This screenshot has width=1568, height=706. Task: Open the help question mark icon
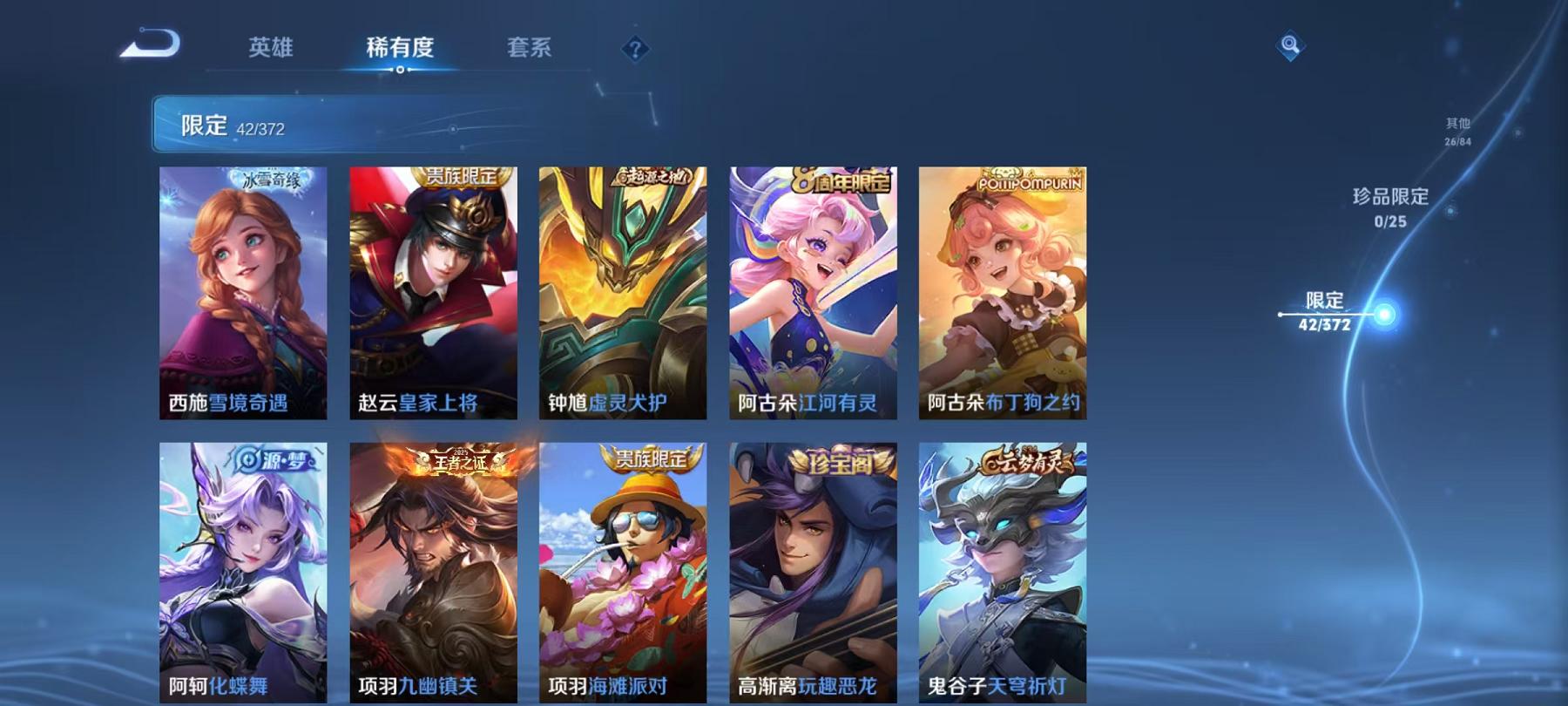pyautogui.click(x=635, y=50)
